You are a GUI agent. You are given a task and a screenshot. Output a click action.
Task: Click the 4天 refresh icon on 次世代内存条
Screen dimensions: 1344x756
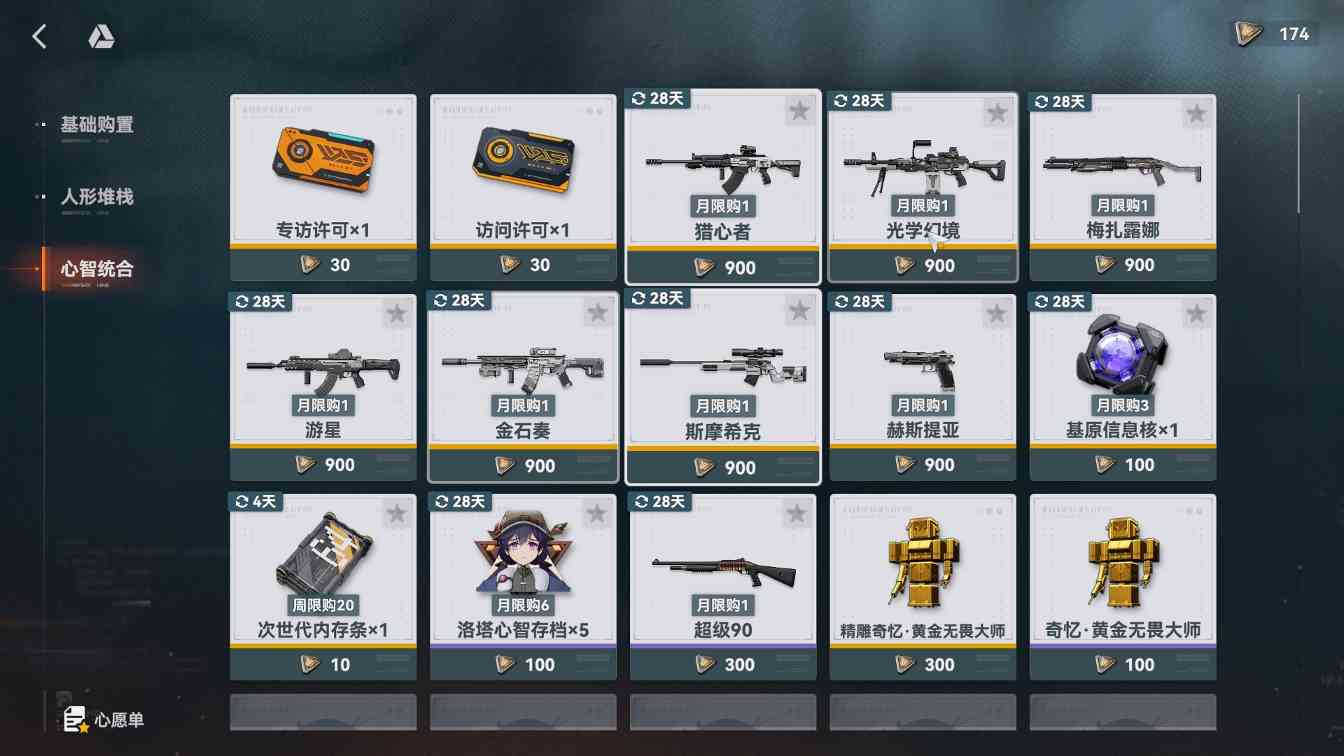coord(255,501)
